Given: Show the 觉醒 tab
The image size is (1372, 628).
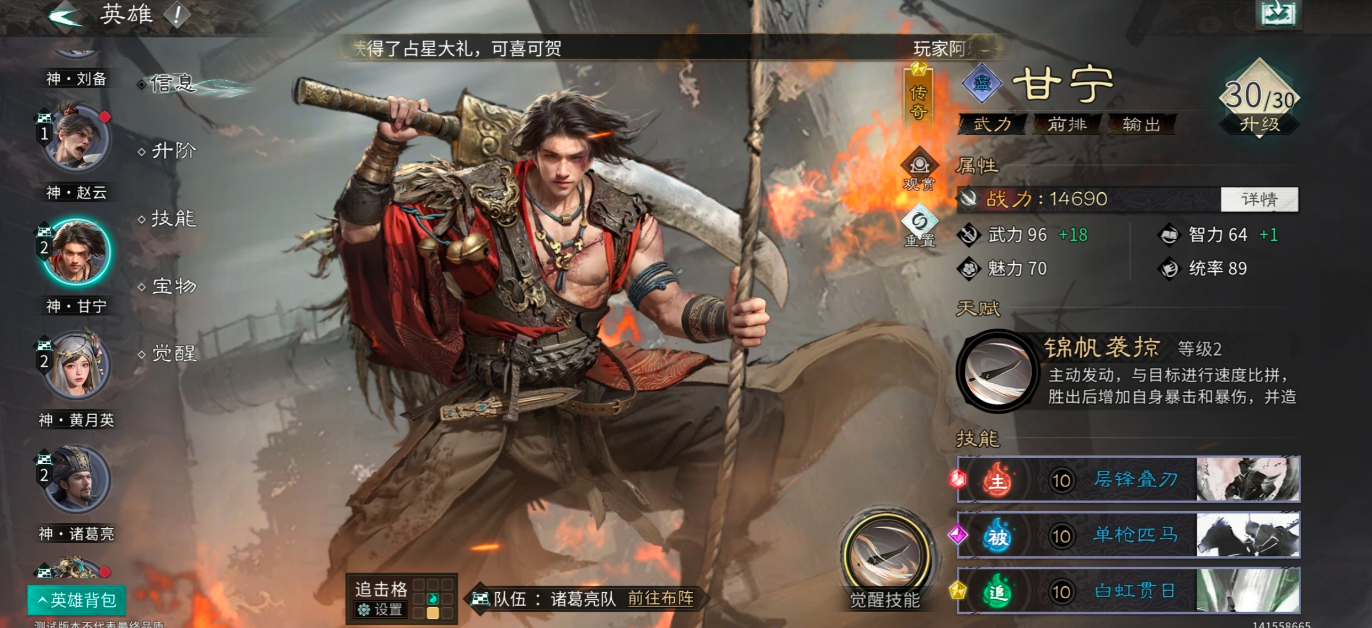Looking at the screenshot, I should (173, 354).
